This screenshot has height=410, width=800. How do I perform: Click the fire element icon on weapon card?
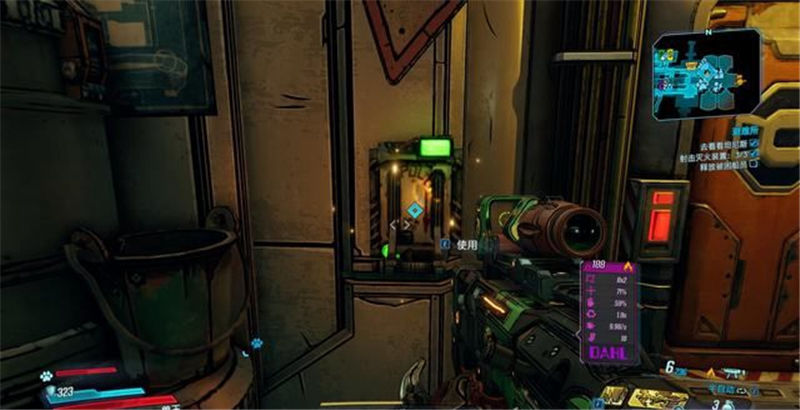click(x=628, y=266)
